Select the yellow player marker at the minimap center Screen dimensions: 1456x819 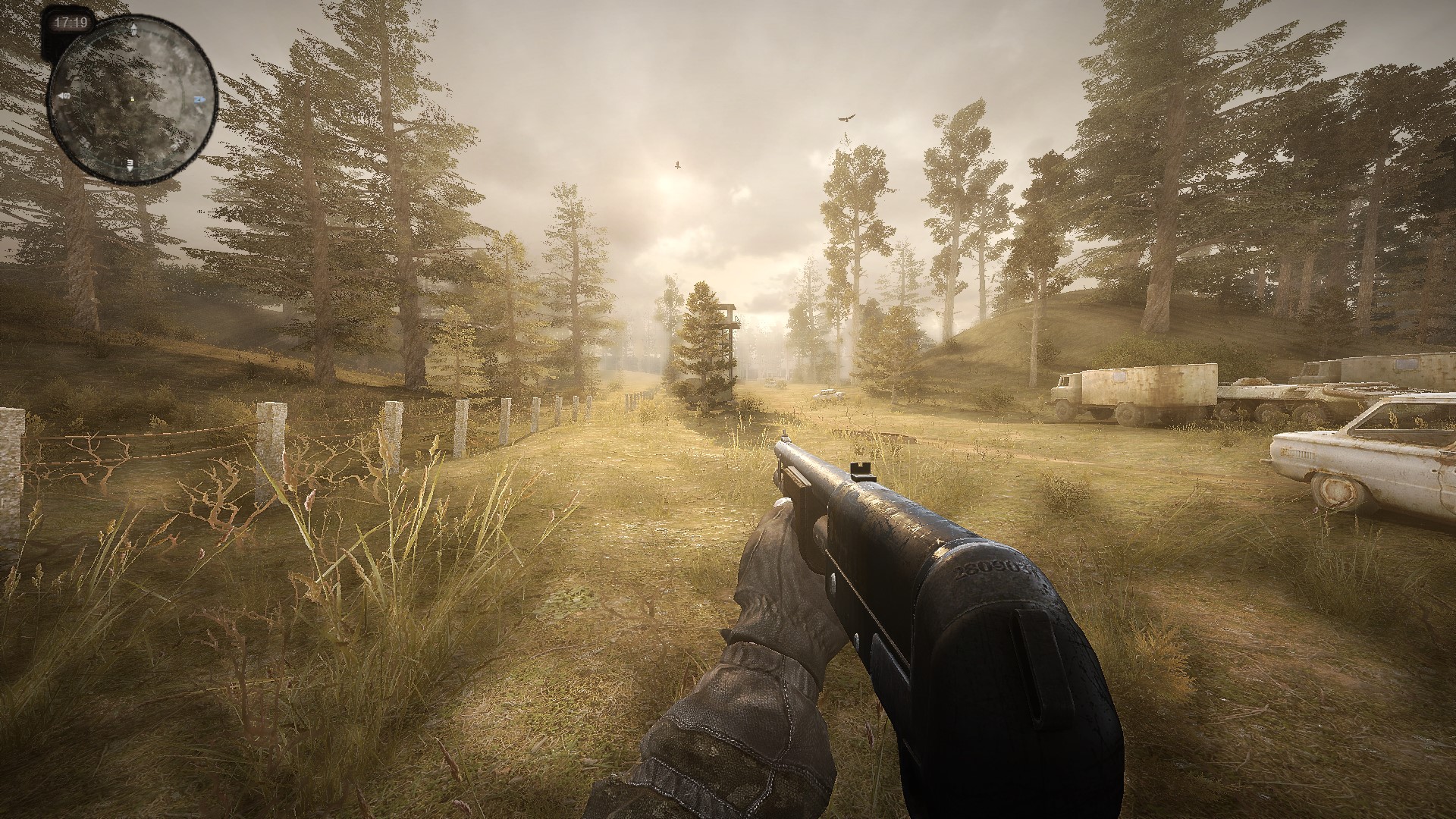point(132,100)
